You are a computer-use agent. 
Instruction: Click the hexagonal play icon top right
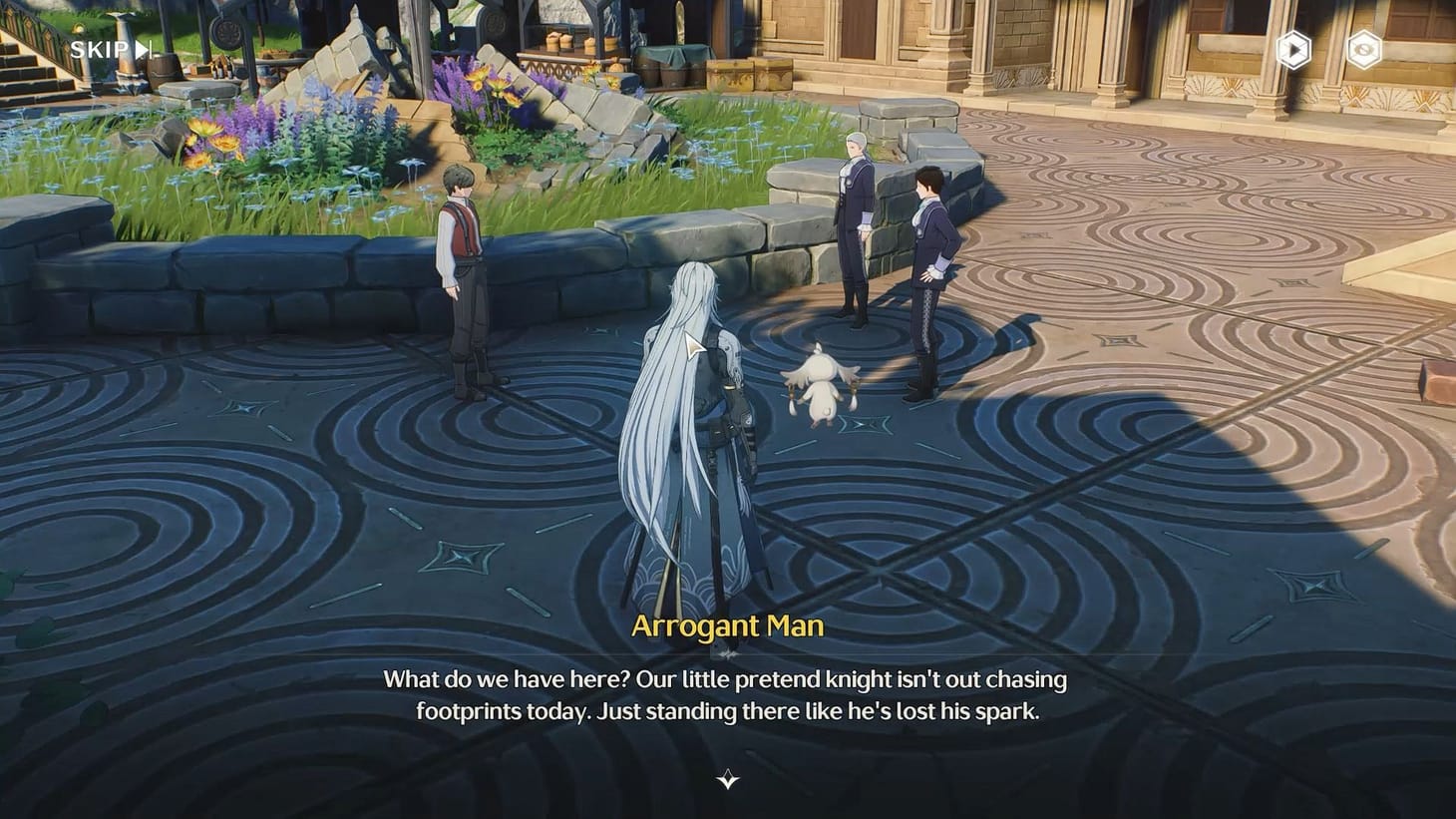(x=1293, y=51)
